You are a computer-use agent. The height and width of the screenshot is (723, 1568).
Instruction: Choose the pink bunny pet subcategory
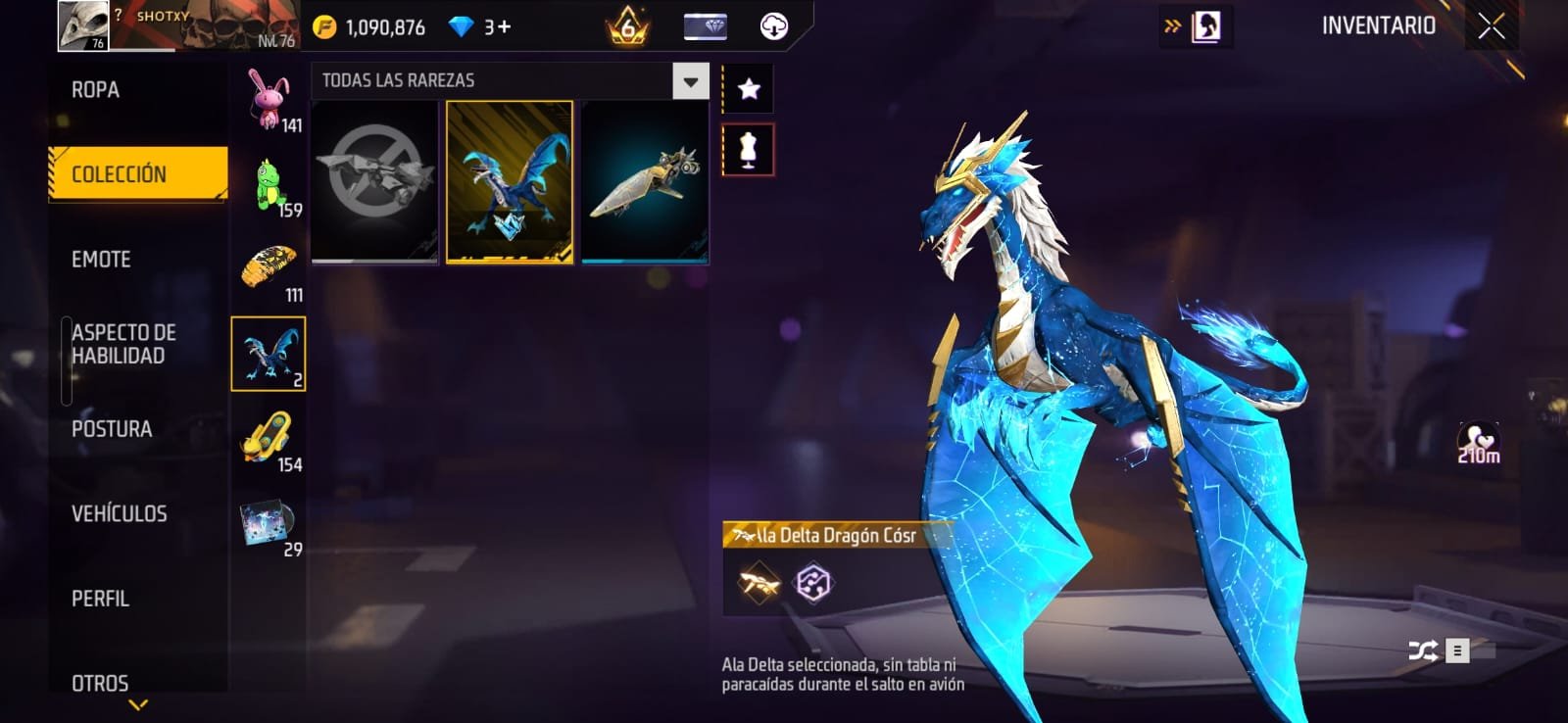[268, 99]
